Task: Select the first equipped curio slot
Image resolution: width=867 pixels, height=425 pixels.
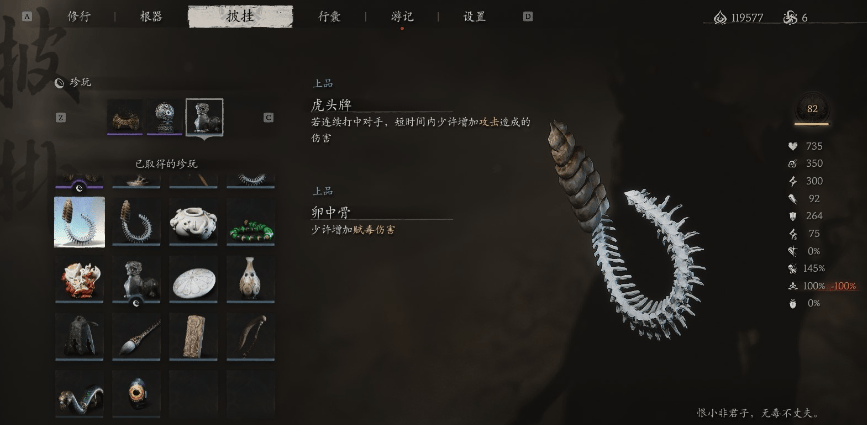Action: pos(125,117)
